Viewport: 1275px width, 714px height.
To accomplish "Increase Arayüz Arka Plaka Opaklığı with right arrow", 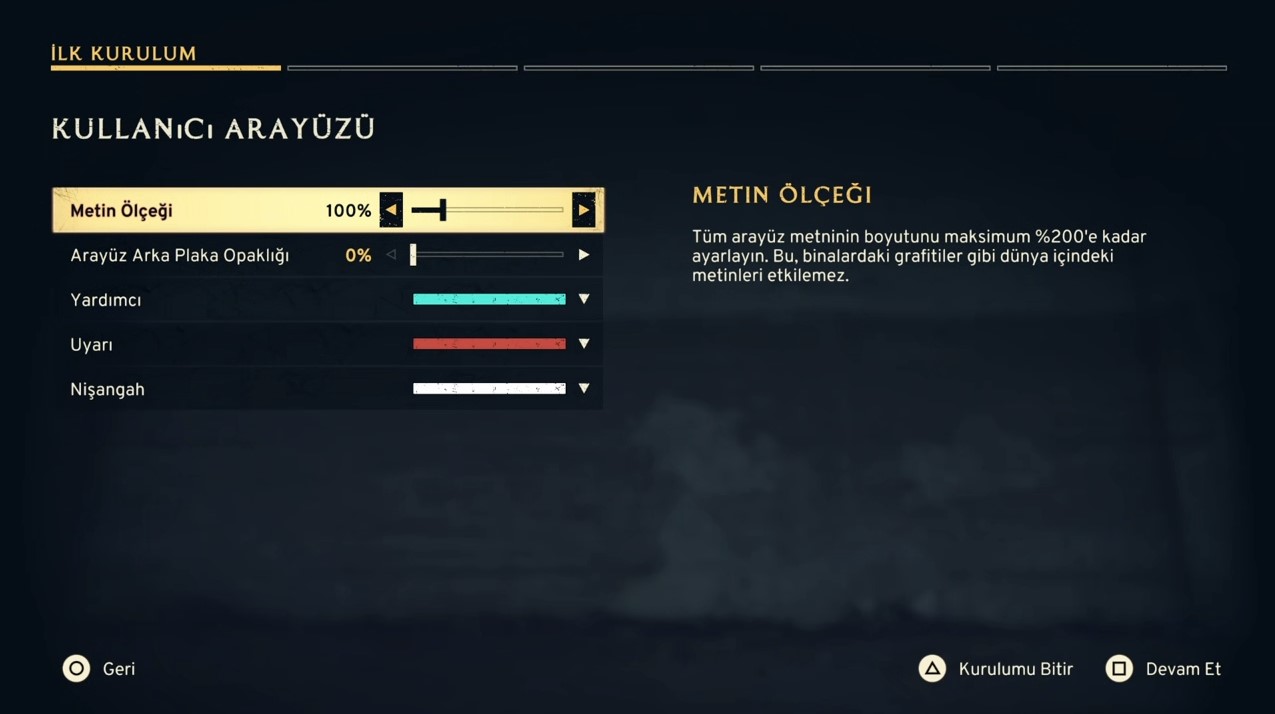I will 584,255.
